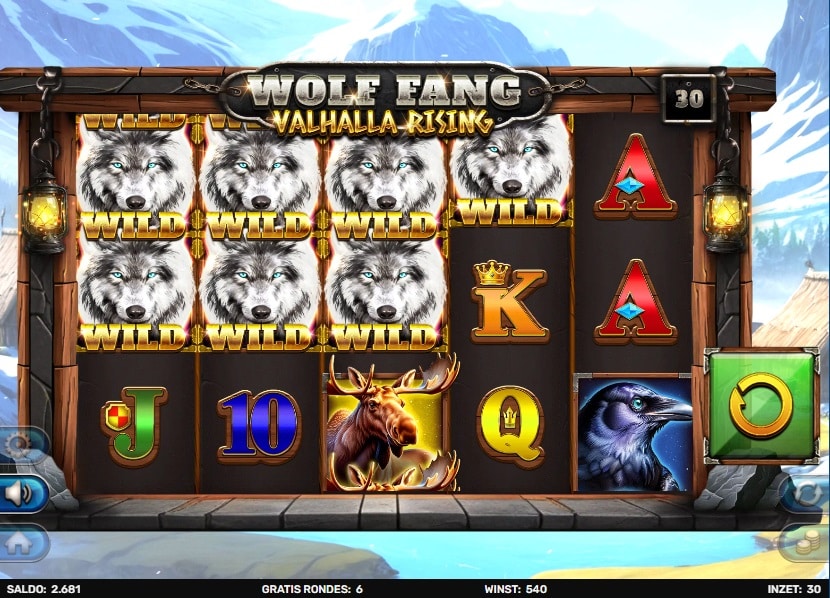Spin the reels with the green button
This screenshot has height=598, width=830.
[760, 404]
